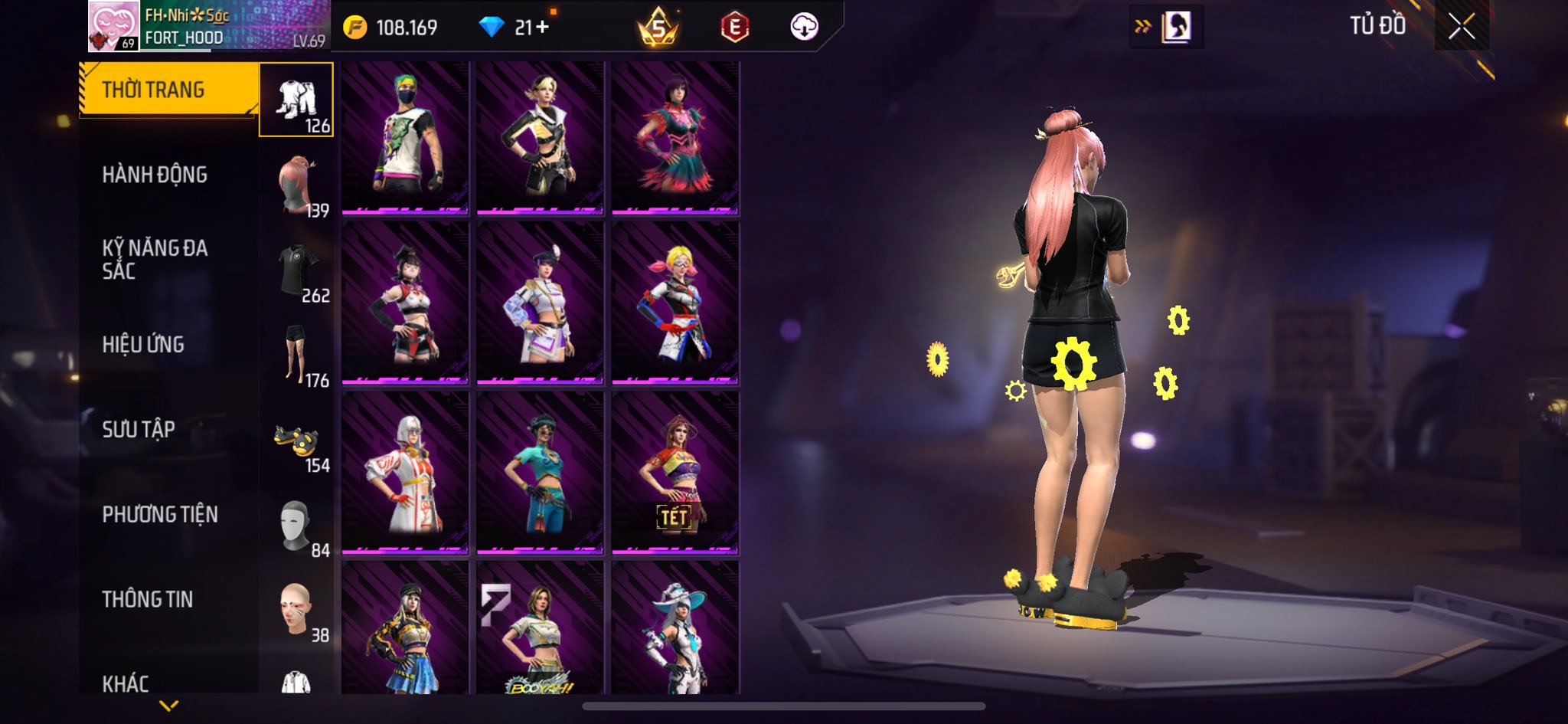Viewport: 1568px width, 724px height.
Task: Select the shorts subcategory with 176 items
Action: 296,355
